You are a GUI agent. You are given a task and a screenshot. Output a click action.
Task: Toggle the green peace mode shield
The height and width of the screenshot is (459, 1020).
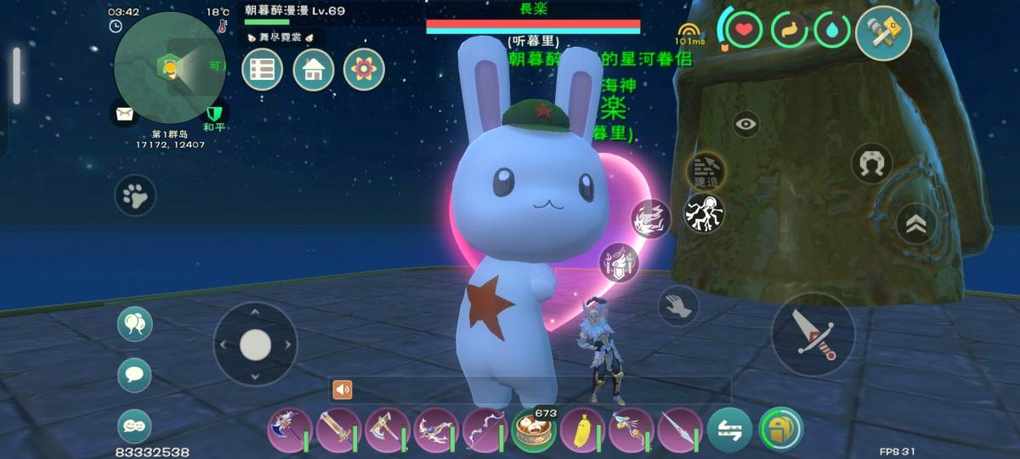coord(213,113)
